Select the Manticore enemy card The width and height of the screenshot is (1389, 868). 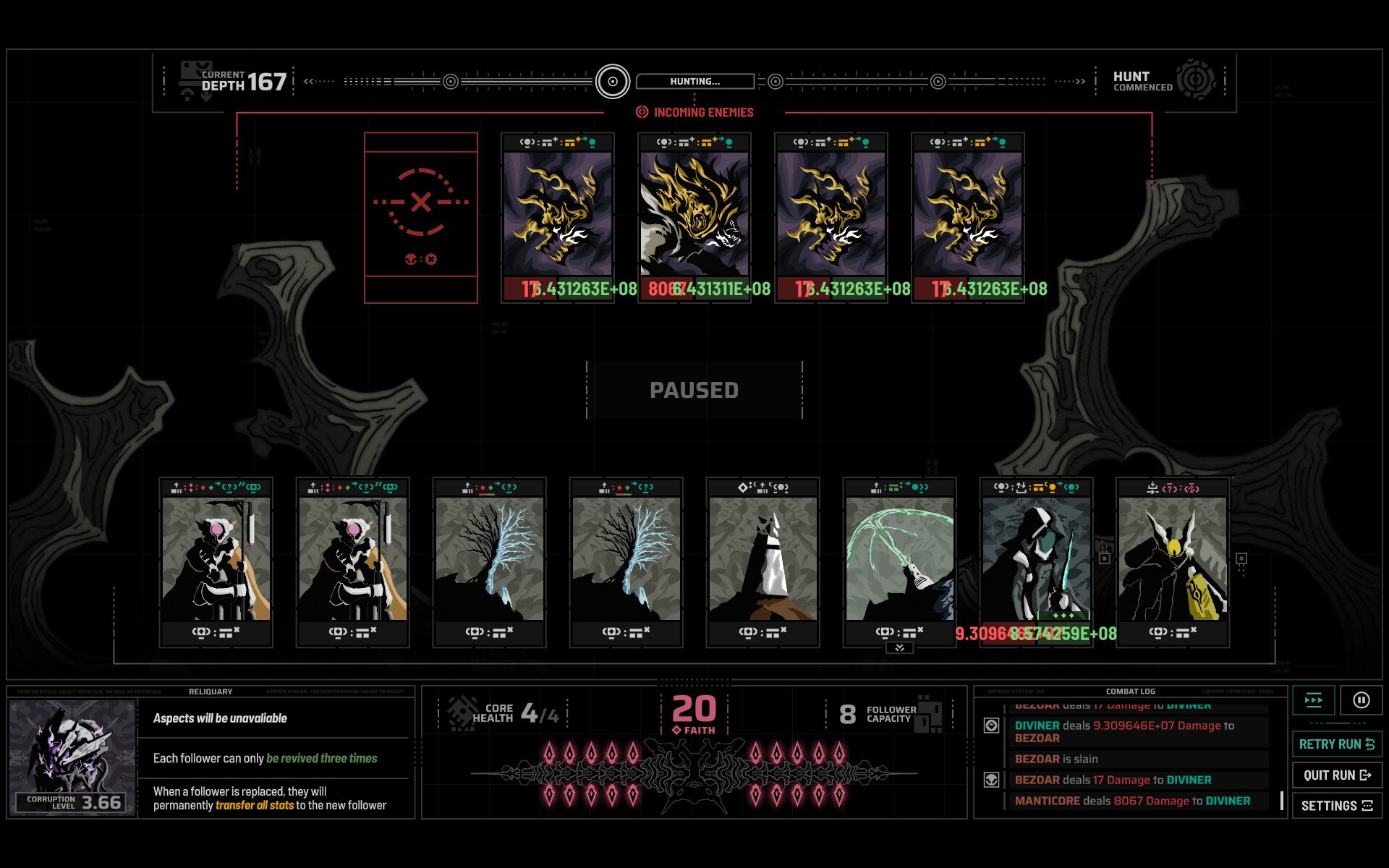694,214
